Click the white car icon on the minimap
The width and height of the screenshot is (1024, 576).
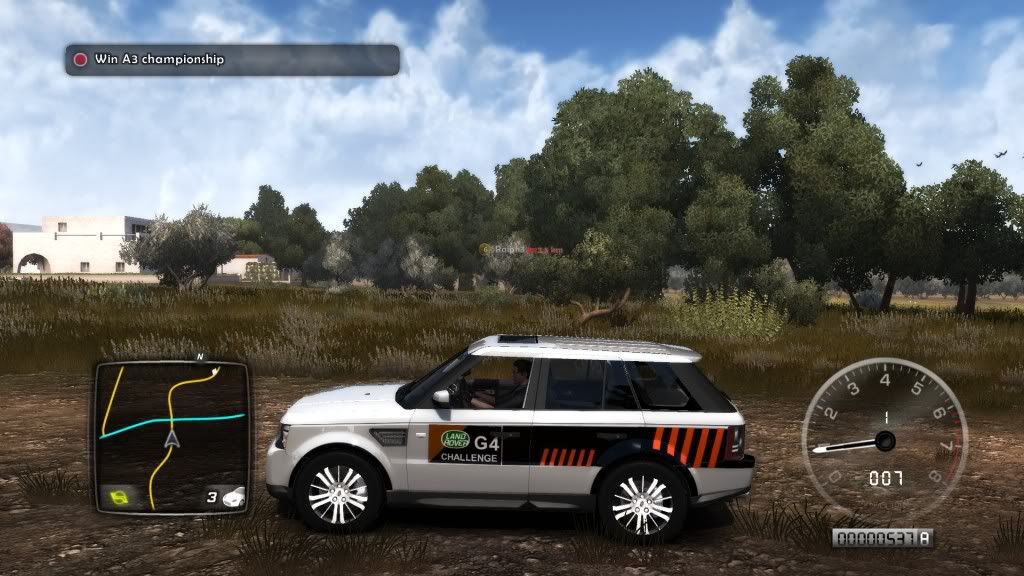(x=232, y=495)
